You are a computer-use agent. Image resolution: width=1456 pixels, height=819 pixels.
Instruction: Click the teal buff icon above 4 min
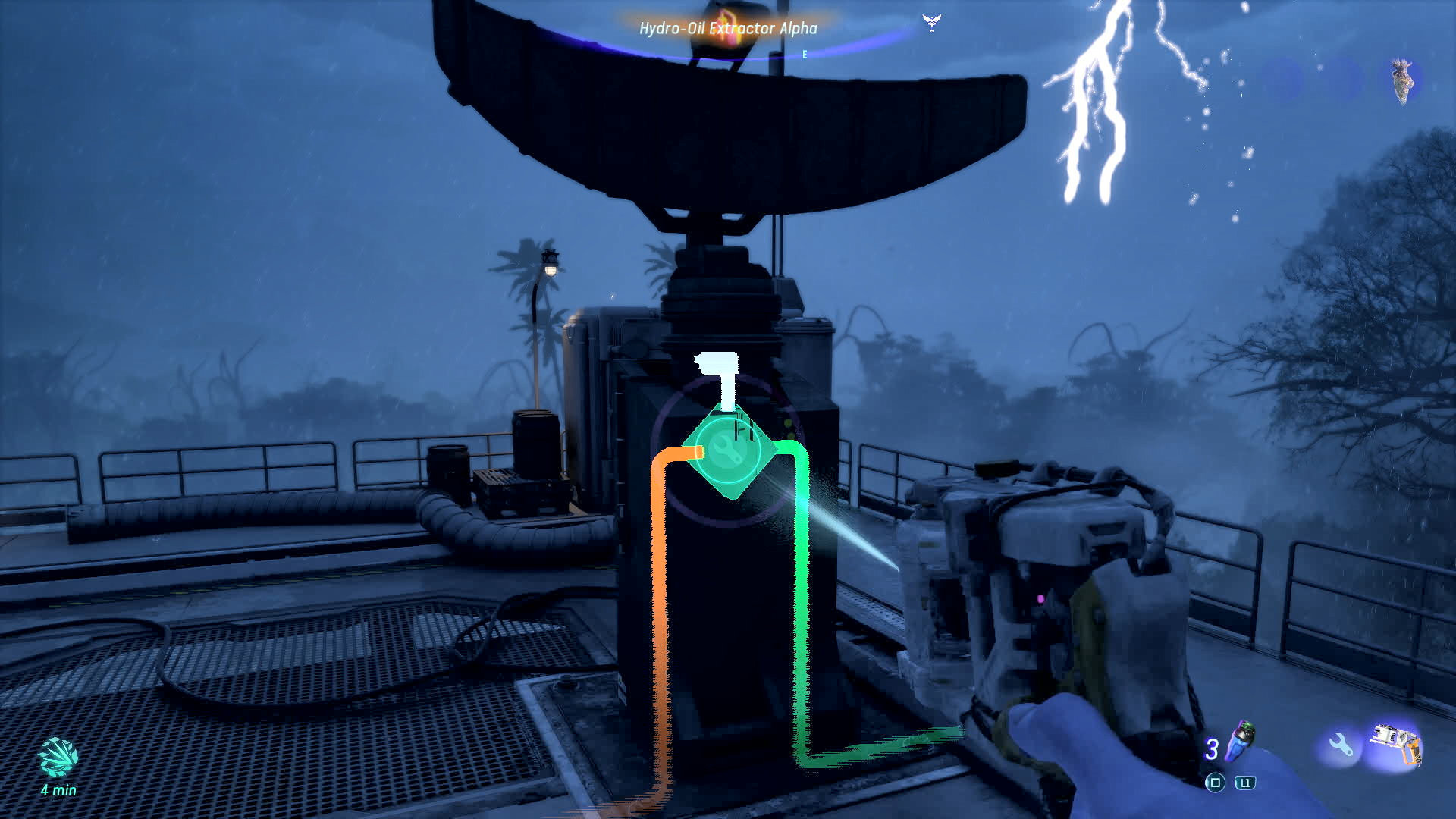(x=58, y=758)
